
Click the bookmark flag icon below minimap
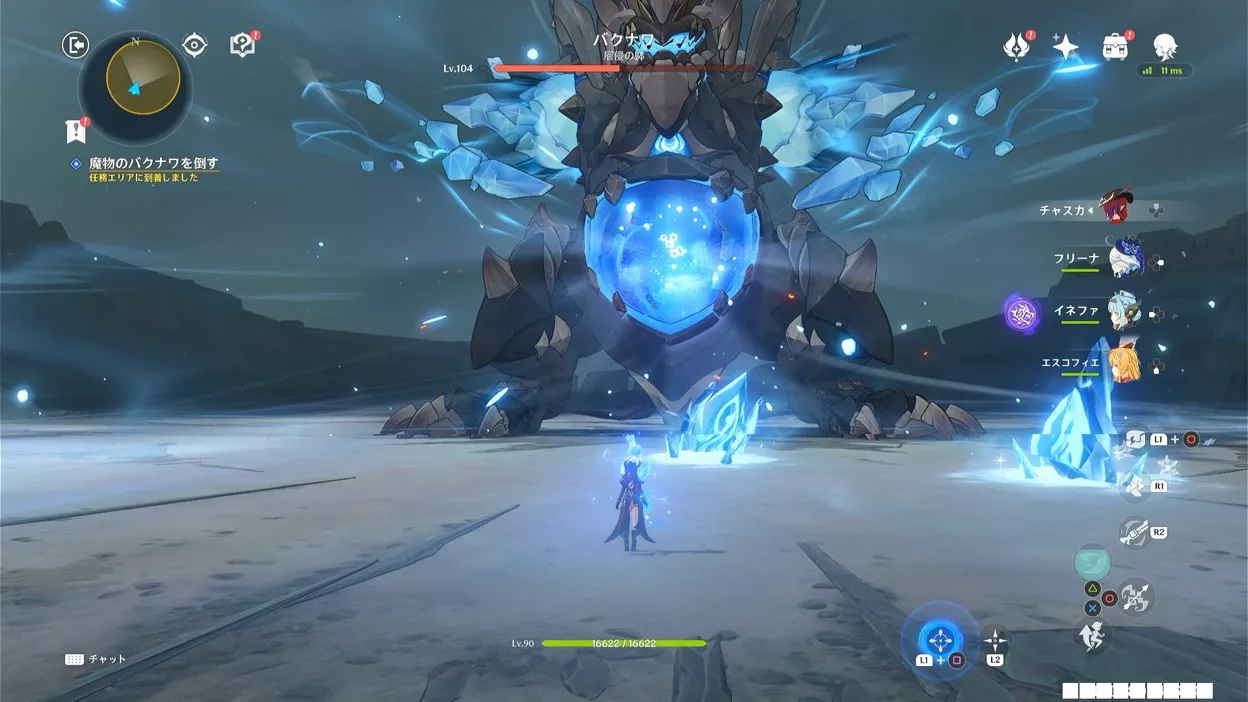[75, 131]
